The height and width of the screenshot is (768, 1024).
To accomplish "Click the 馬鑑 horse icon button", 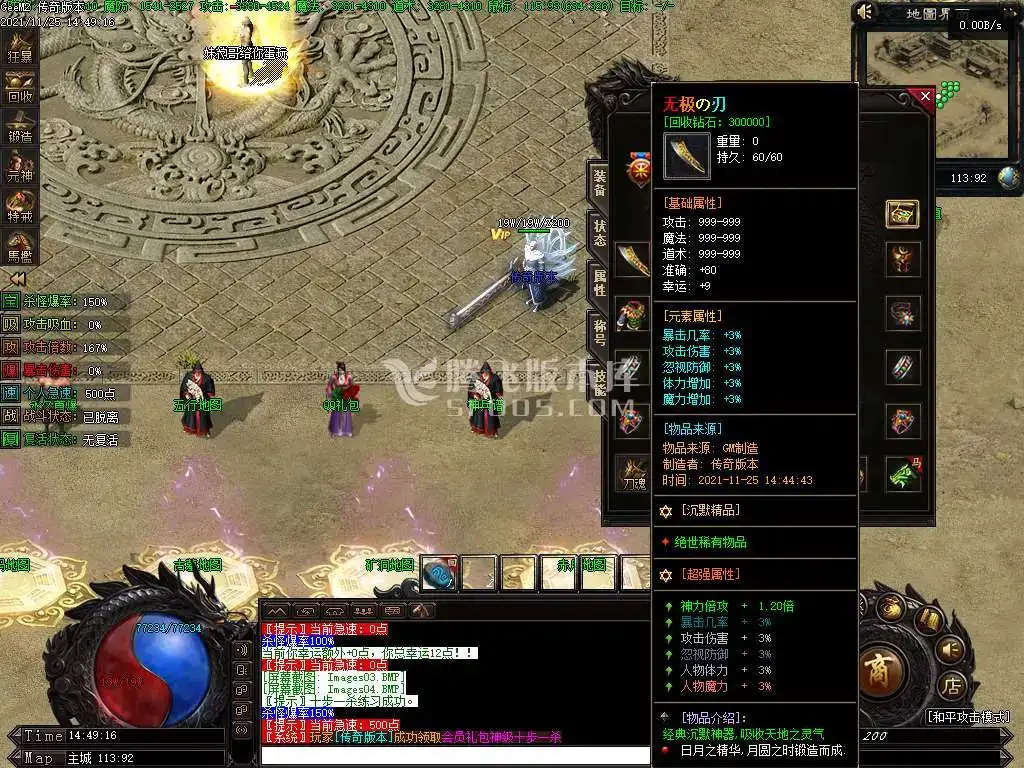I will [20, 243].
